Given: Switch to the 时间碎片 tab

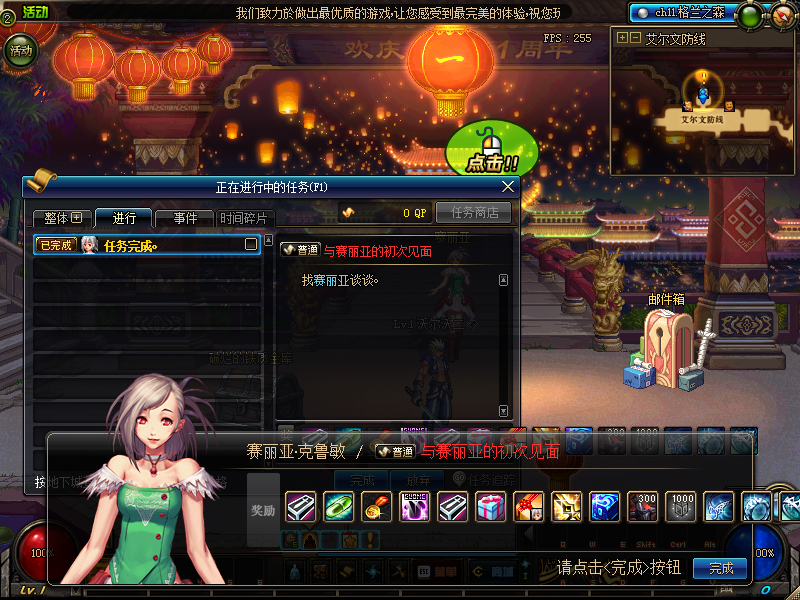Looking at the screenshot, I should (244, 218).
